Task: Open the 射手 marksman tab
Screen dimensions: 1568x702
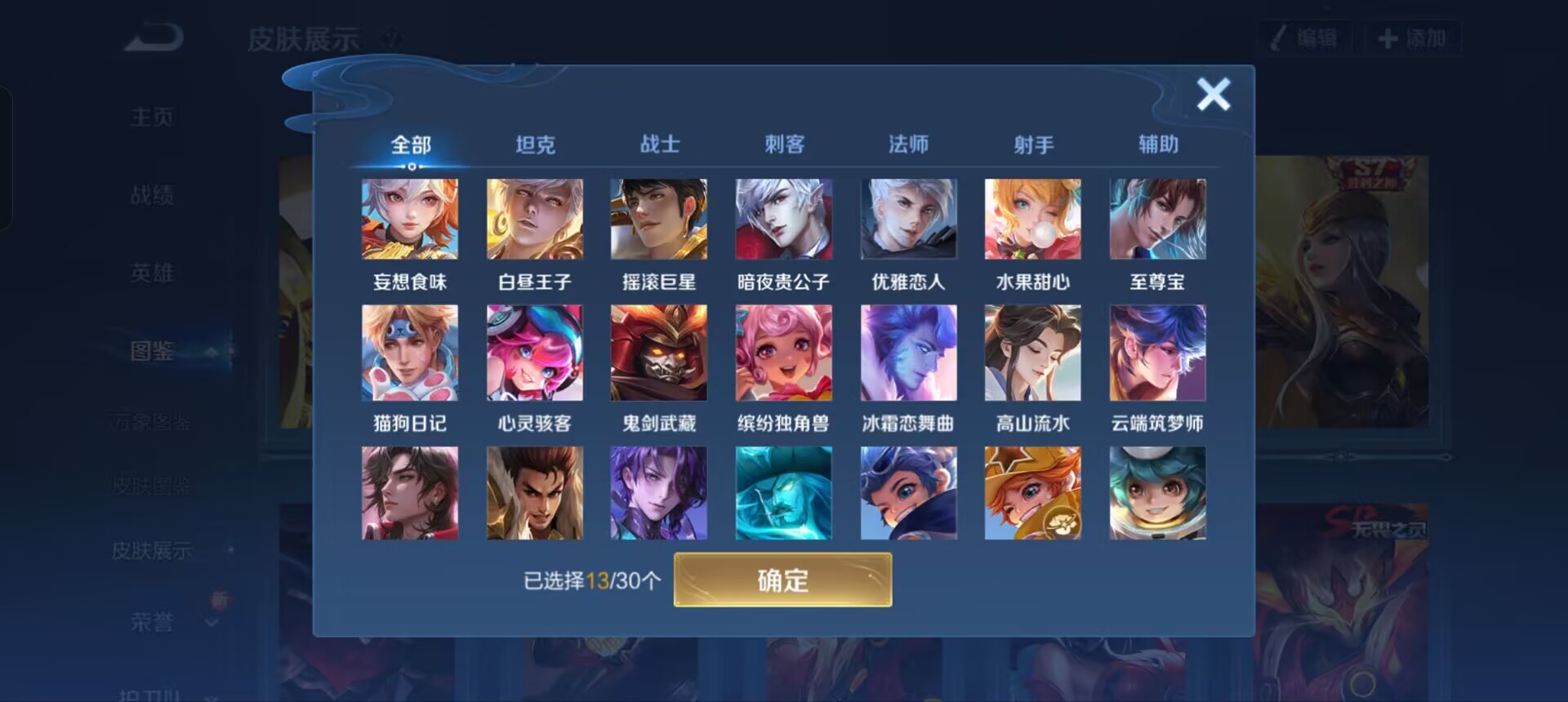Action: pyautogui.click(x=1033, y=144)
